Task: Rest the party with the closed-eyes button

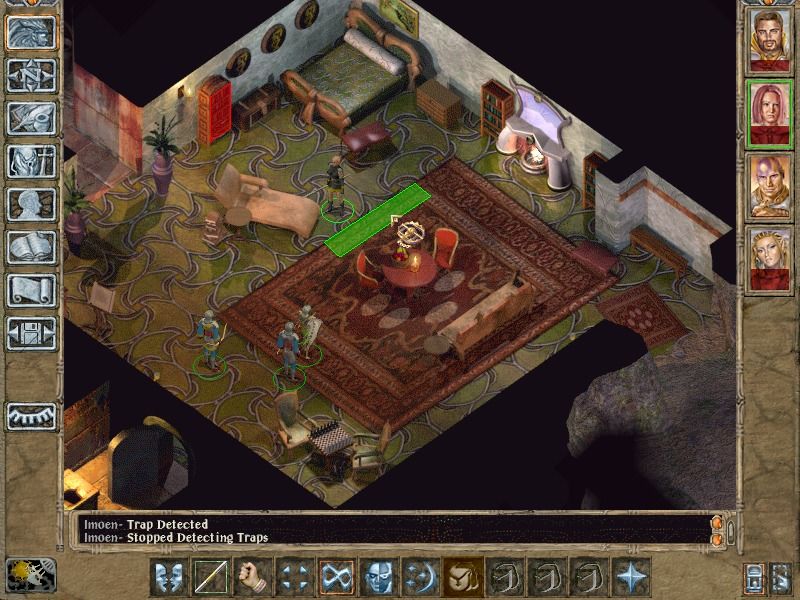Action: coord(30,417)
